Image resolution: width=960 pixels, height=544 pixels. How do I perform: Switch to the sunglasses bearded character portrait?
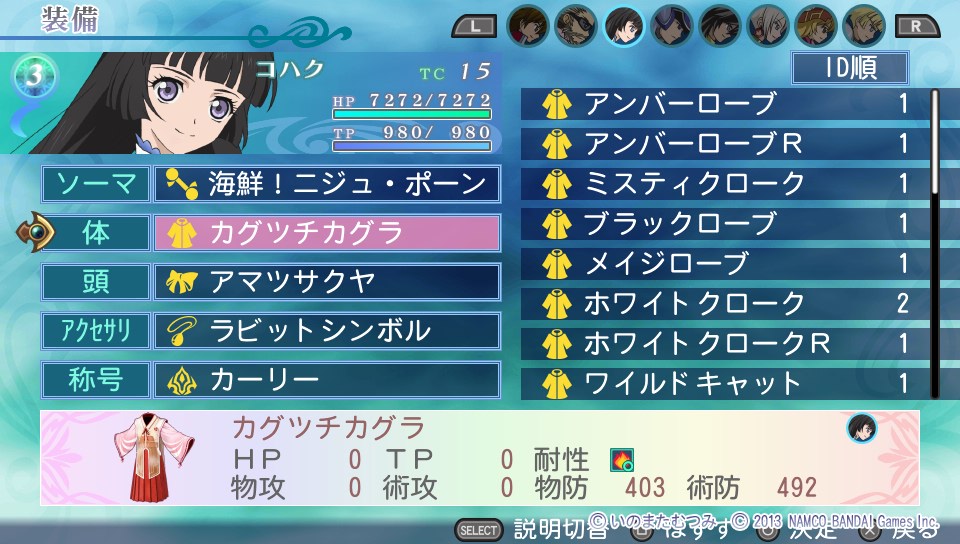(576, 25)
